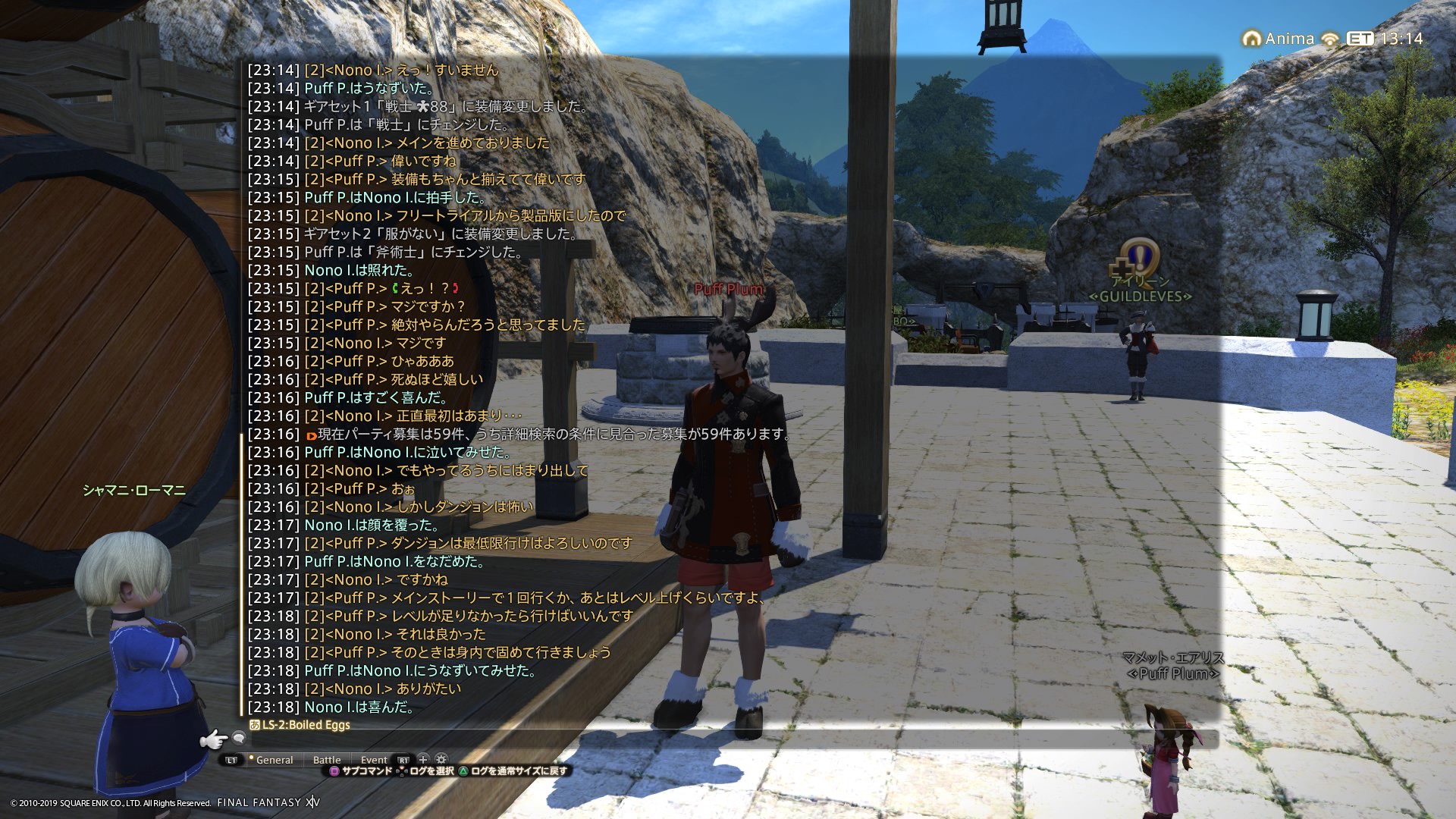Image resolution: width=1456 pixels, height=819 pixels.
Task: Click the orange party recruitment notification icon
Action: pos(311,436)
